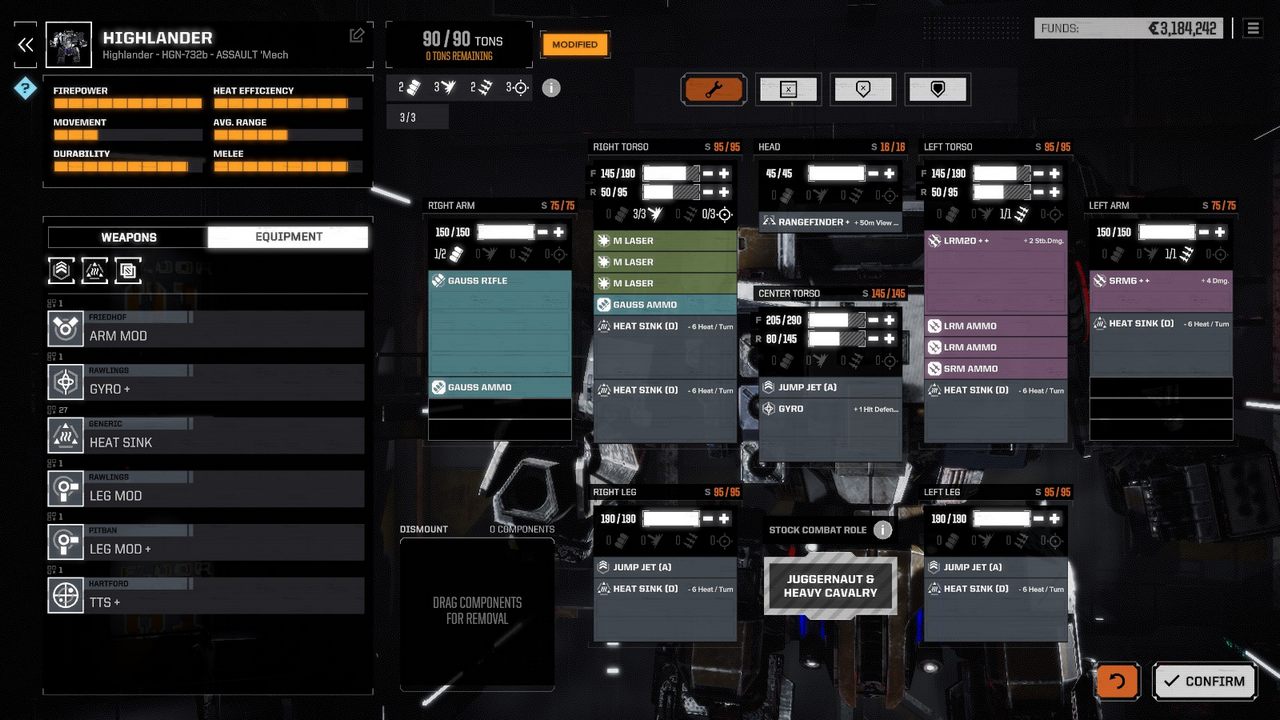Open the hamburger menu beside funds

(1252, 28)
